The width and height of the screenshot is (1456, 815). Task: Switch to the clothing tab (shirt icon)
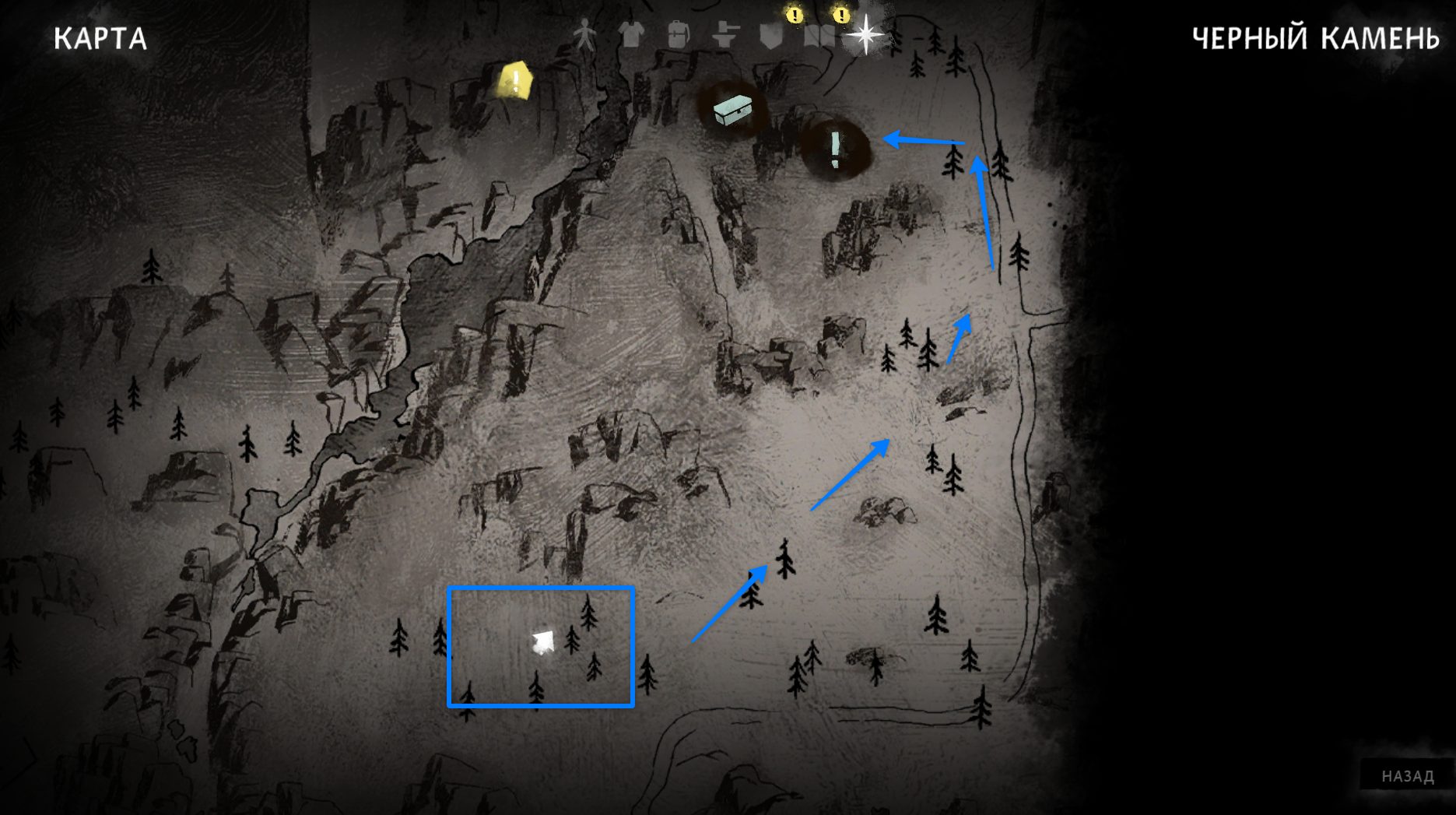pyautogui.click(x=631, y=35)
